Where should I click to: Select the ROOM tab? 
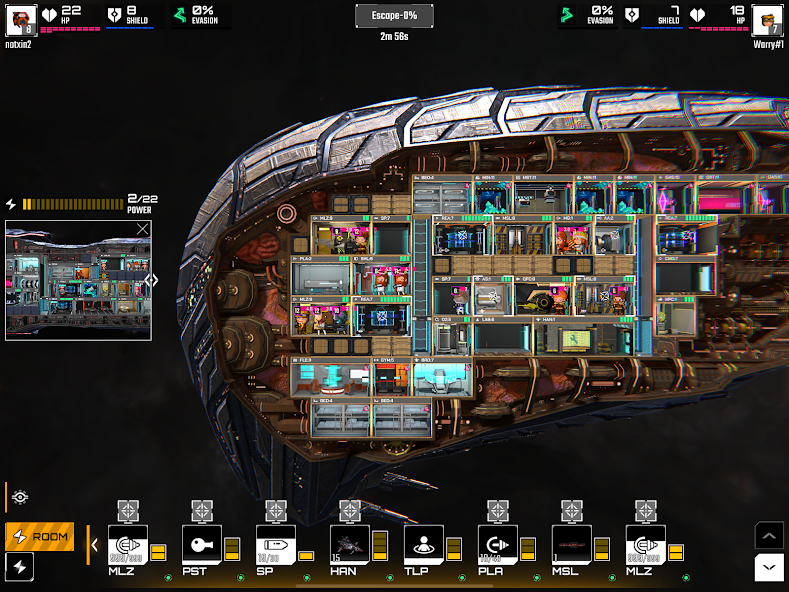40,537
